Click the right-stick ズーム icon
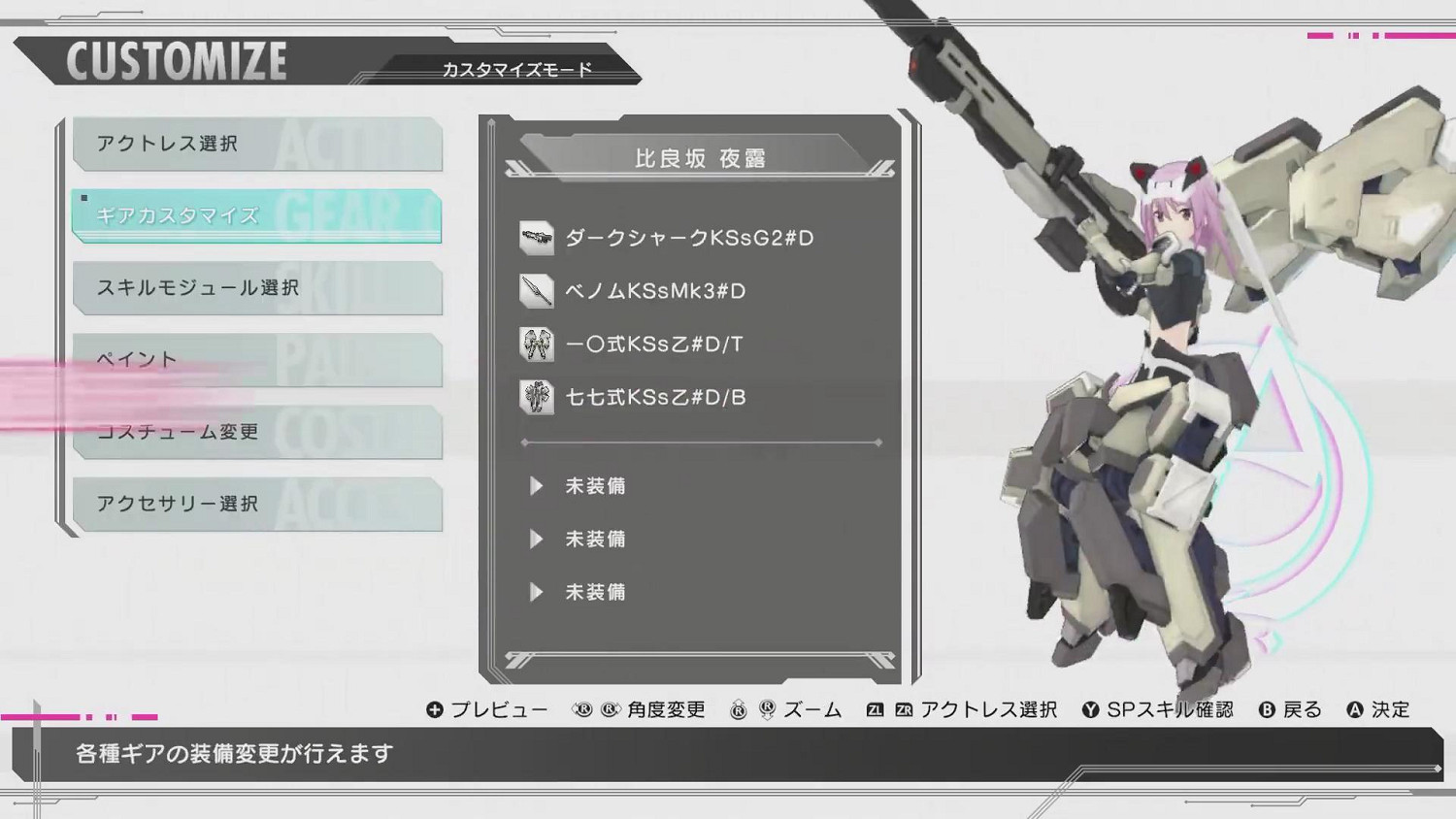Screen dimensions: 1456x819 coord(742,709)
